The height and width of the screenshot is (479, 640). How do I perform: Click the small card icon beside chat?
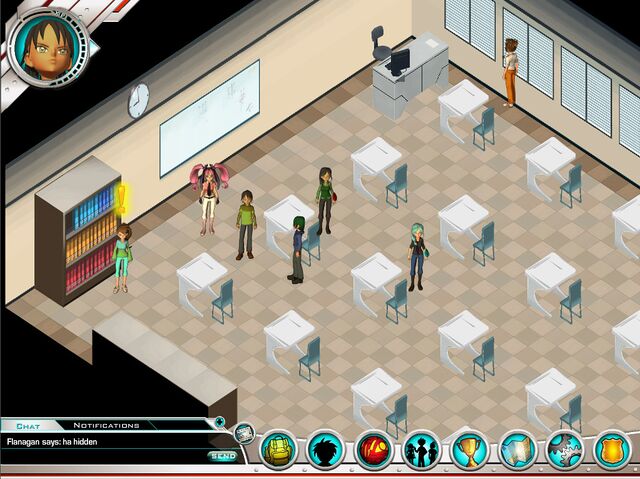point(244,434)
